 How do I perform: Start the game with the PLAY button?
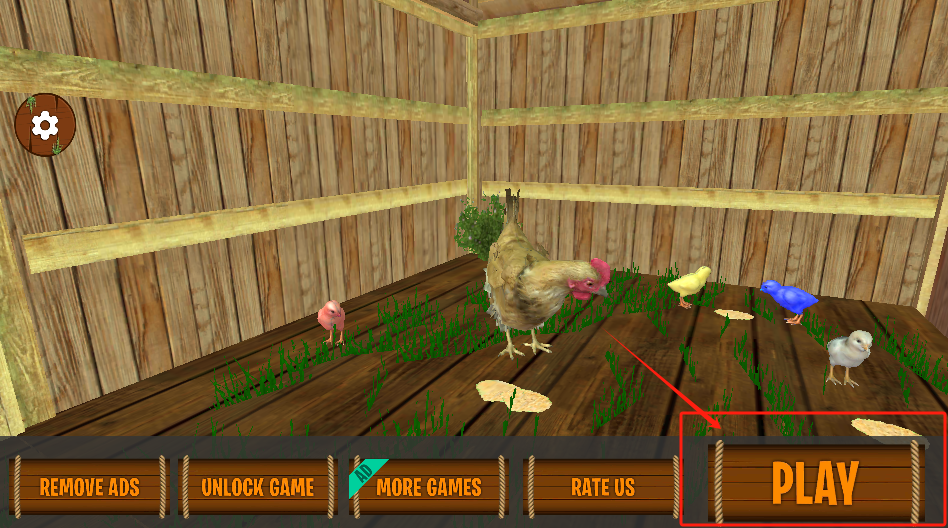(815, 483)
